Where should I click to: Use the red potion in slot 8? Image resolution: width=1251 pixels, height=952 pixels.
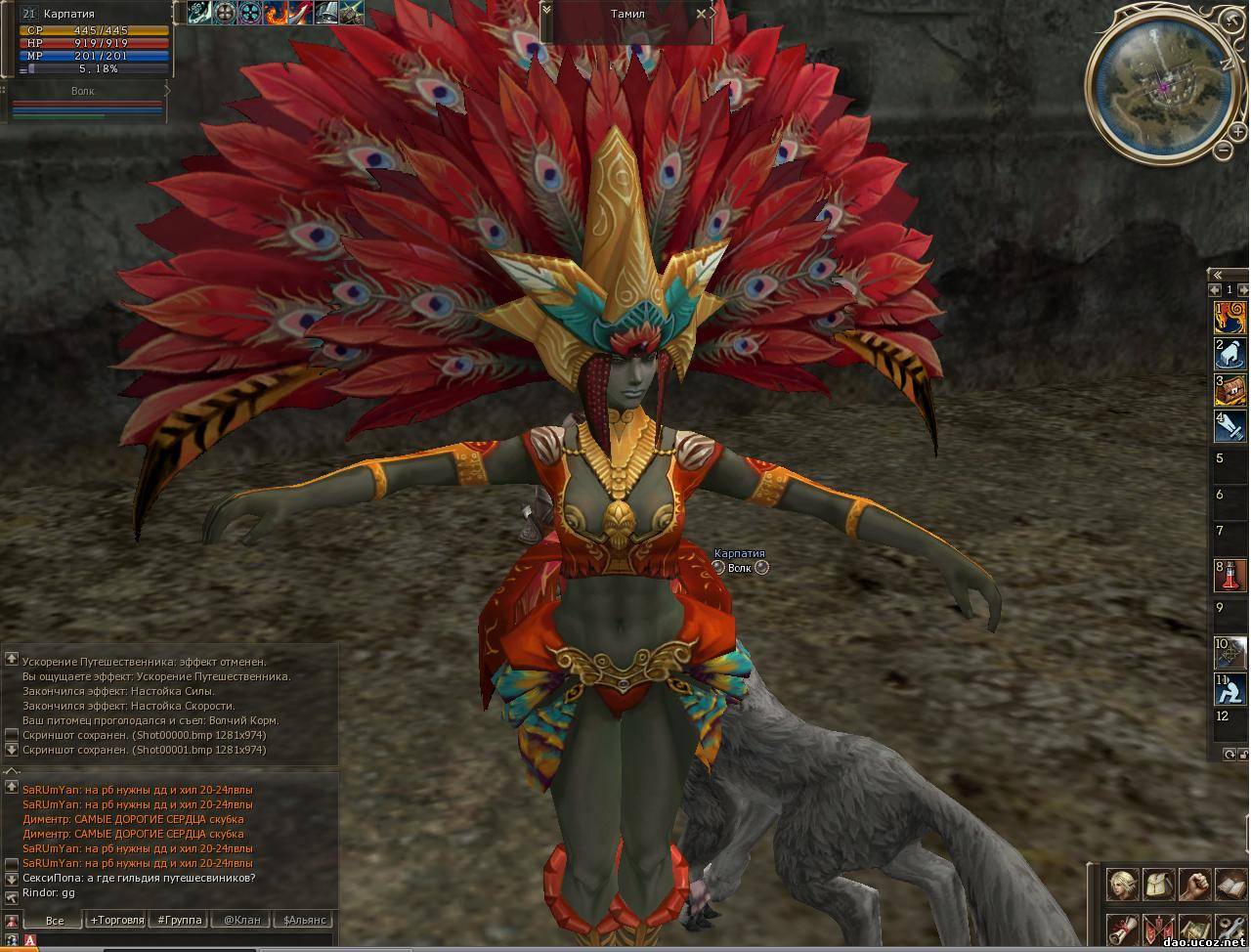tap(1230, 574)
